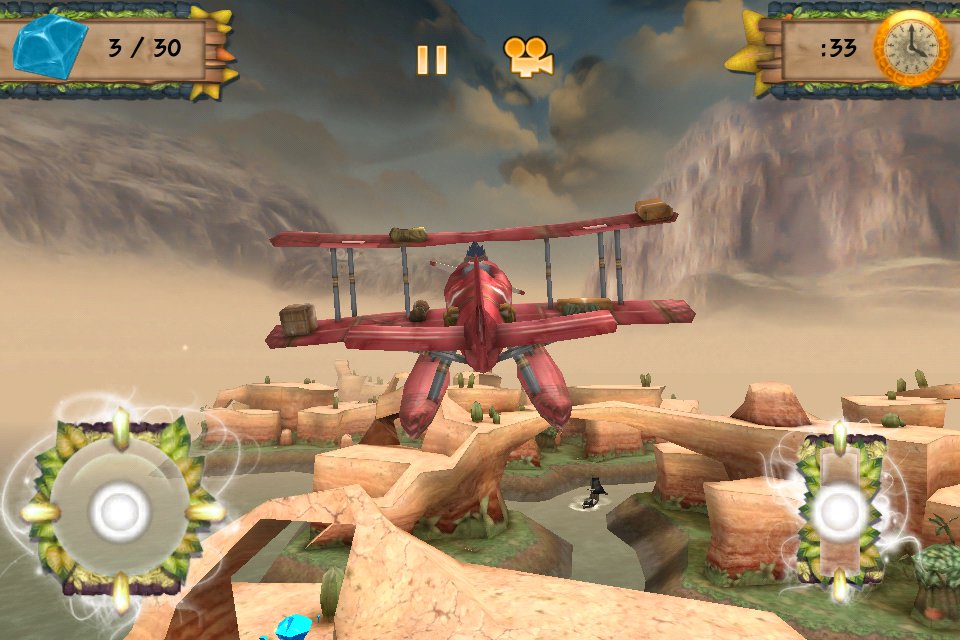The width and height of the screenshot is (960, 640).
Task: Switch view with the camera icon
Action: [x=528, y=57]
